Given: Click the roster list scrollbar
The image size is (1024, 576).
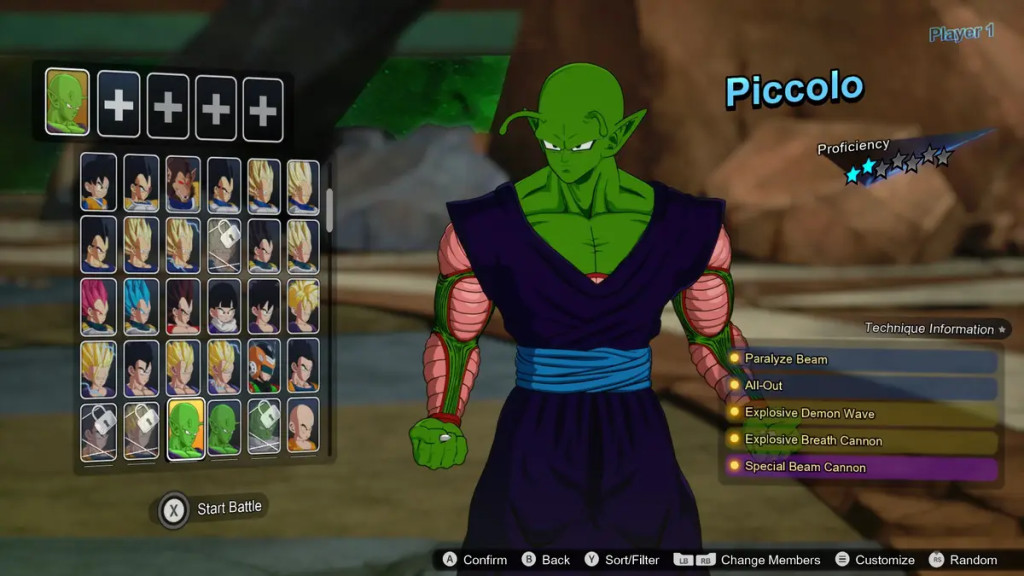Looking at the screenshot, I should pos(330,207).
